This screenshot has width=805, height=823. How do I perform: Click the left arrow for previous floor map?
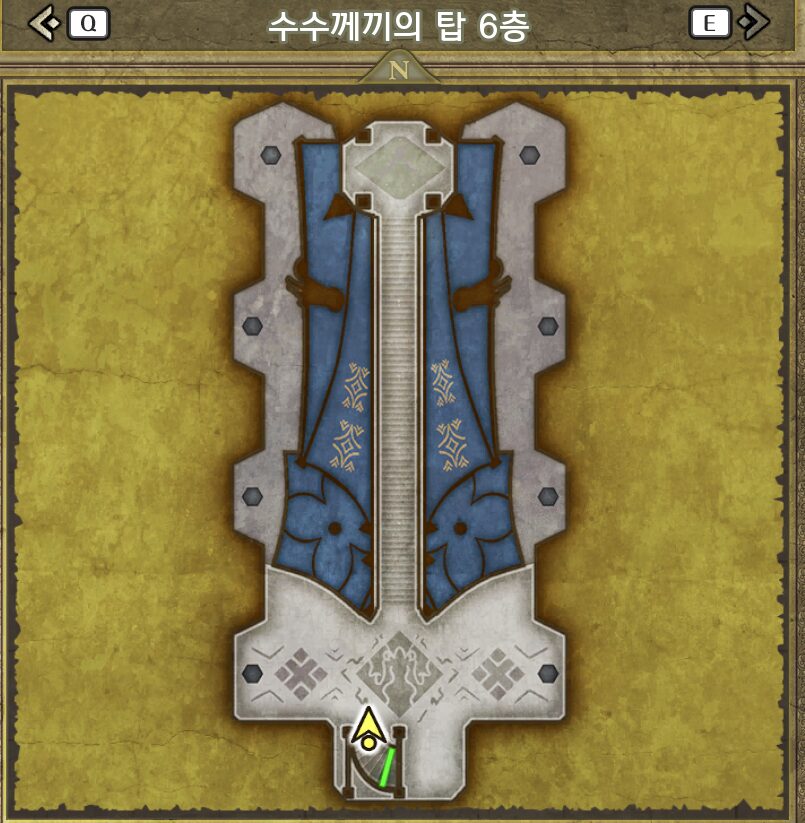(44, 23)
